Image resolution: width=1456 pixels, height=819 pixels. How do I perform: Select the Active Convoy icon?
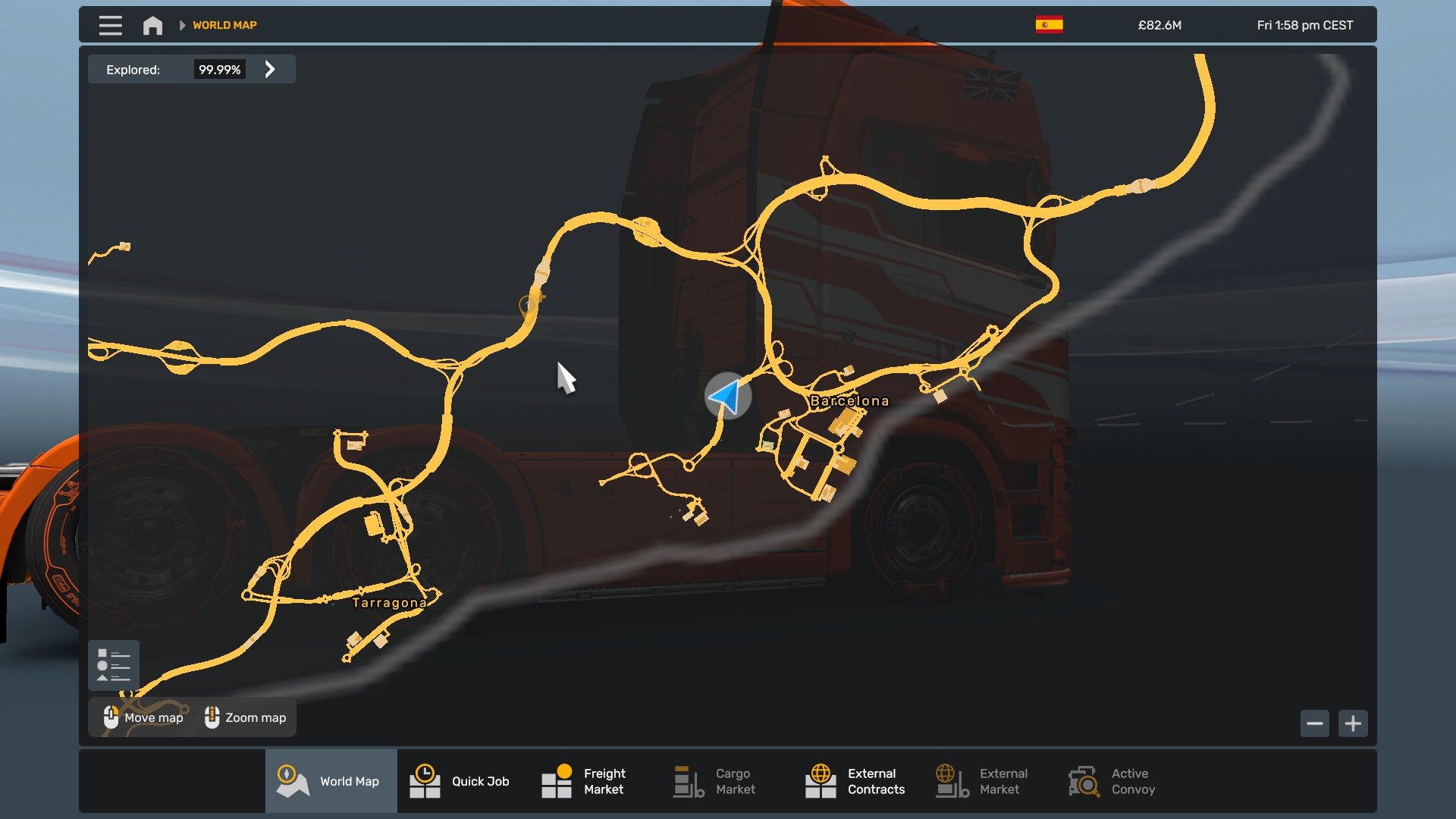[1083, 780]
